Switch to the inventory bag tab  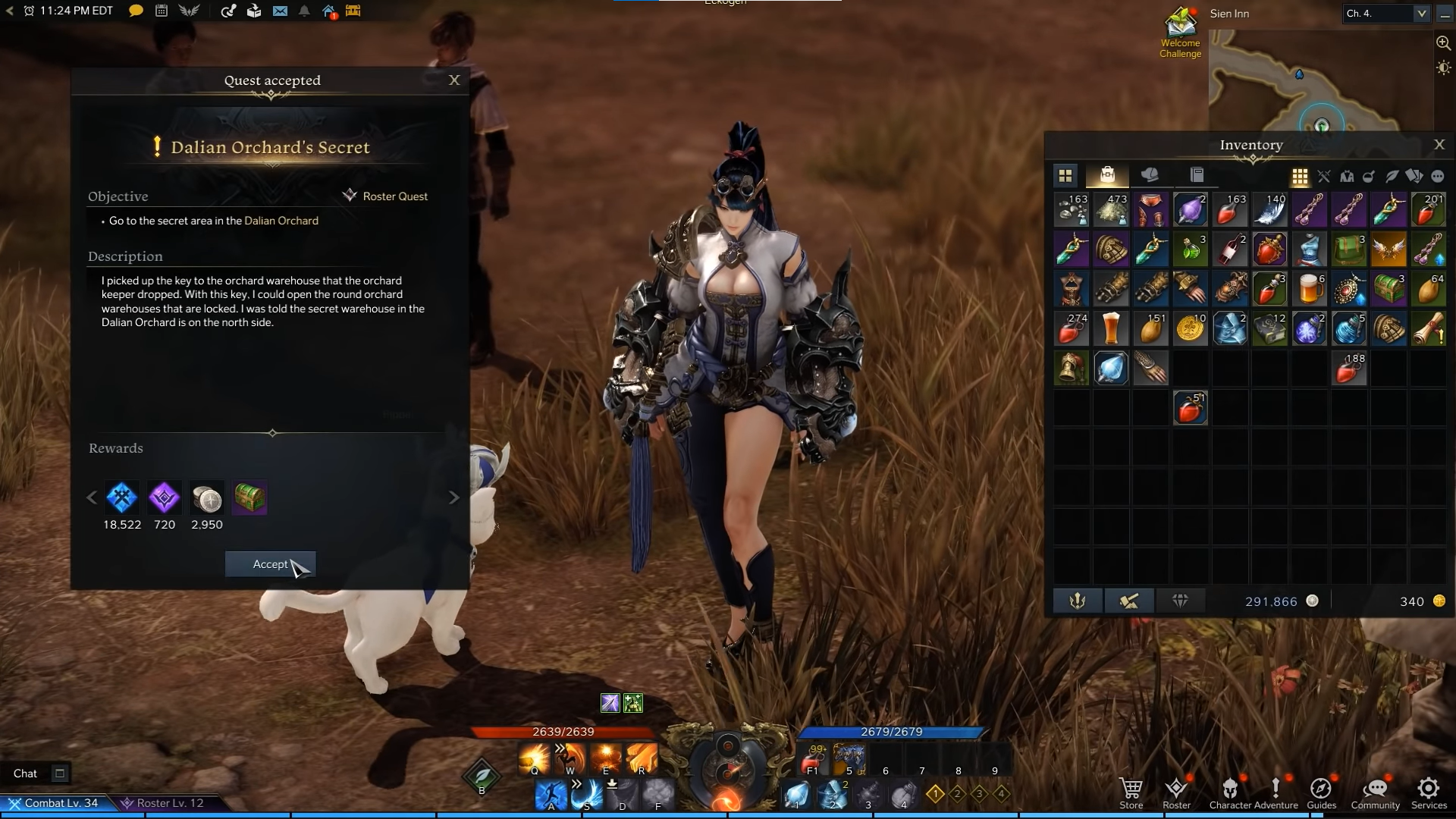(1107, 176)
